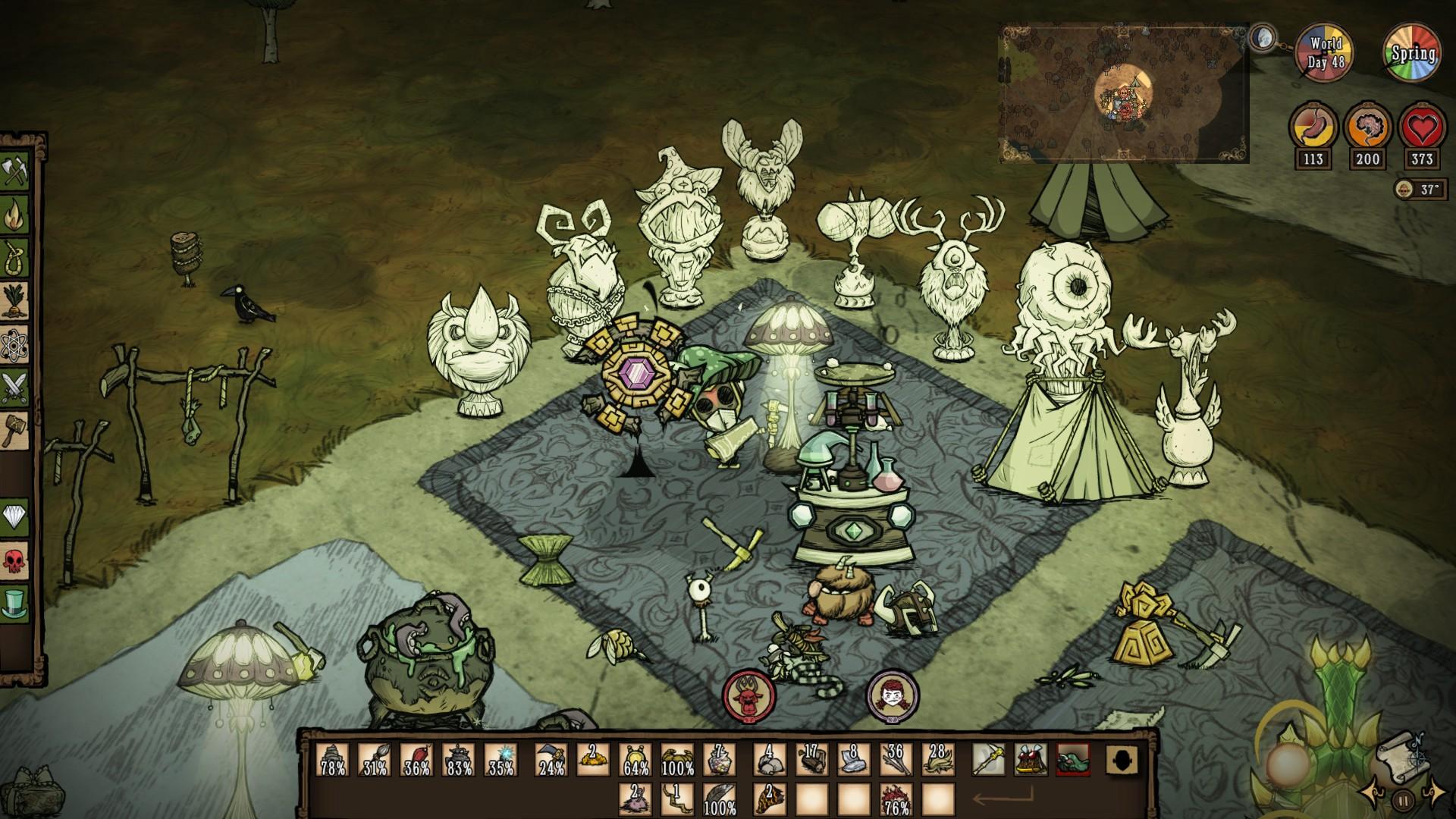The height and width of the screenshot is (819, 1456).
Task: Click the minimap in the corner
Action: pyautogui.click(x=1123, y=93)
